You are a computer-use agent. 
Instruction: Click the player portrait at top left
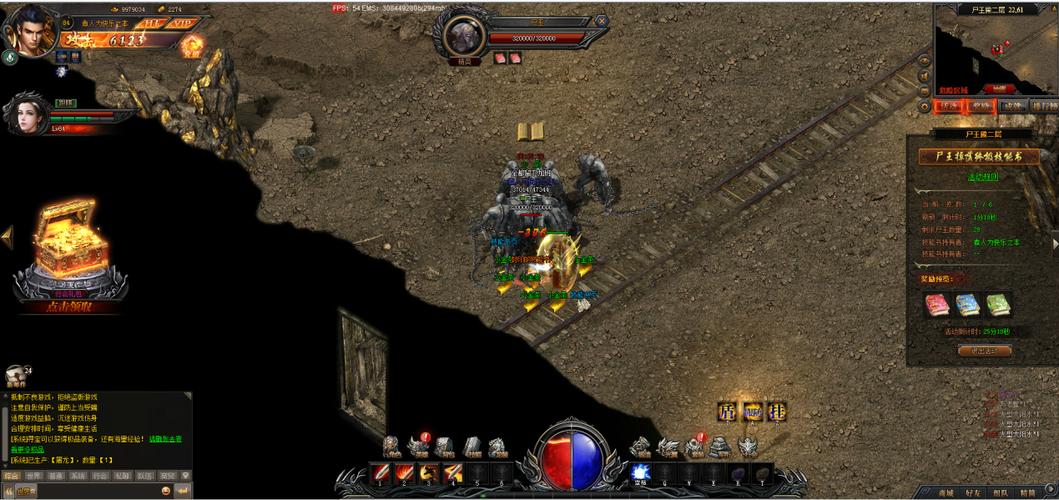click(28, 30)
